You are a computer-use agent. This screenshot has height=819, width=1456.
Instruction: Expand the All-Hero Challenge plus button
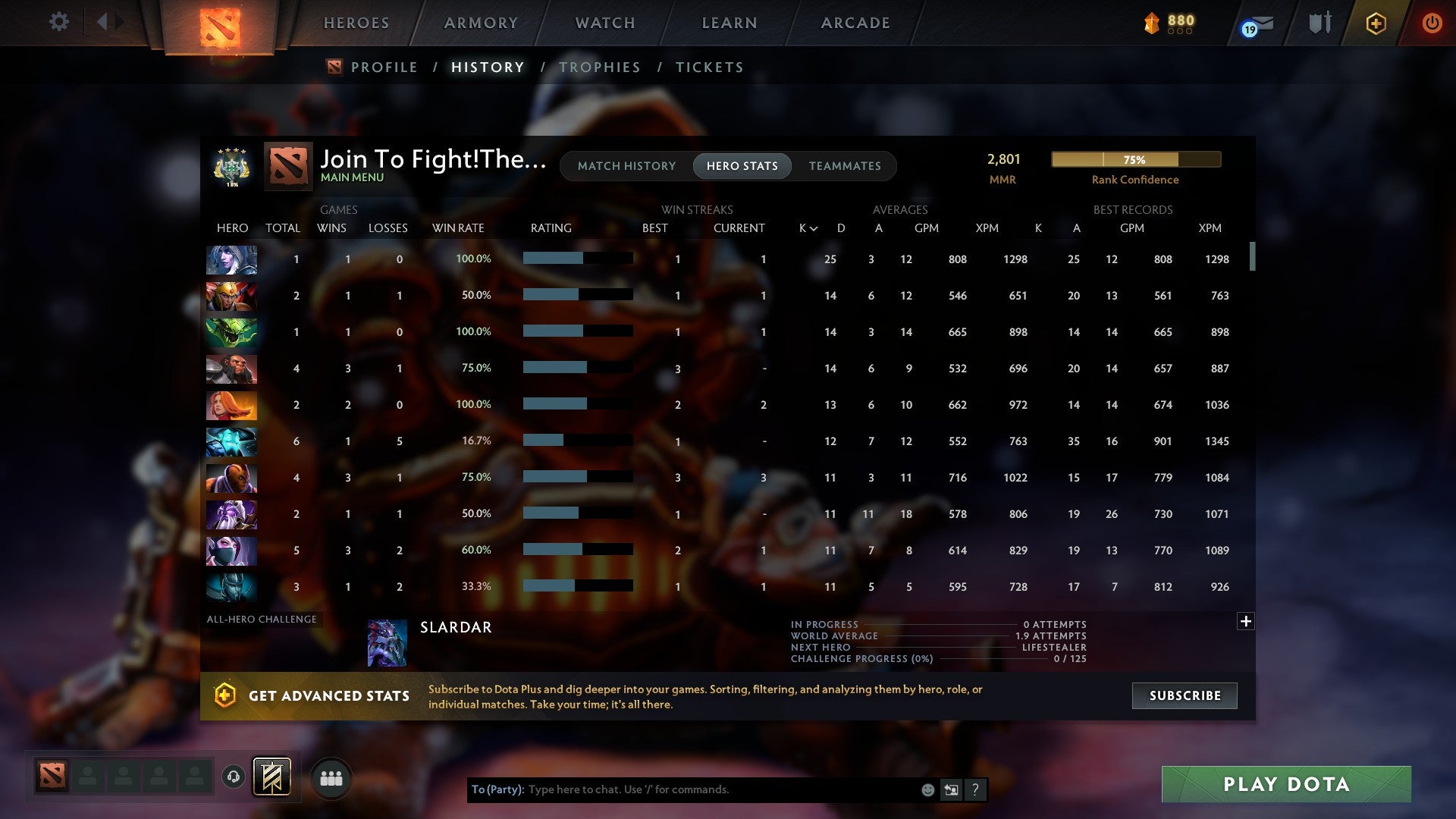click(1246, 620)
